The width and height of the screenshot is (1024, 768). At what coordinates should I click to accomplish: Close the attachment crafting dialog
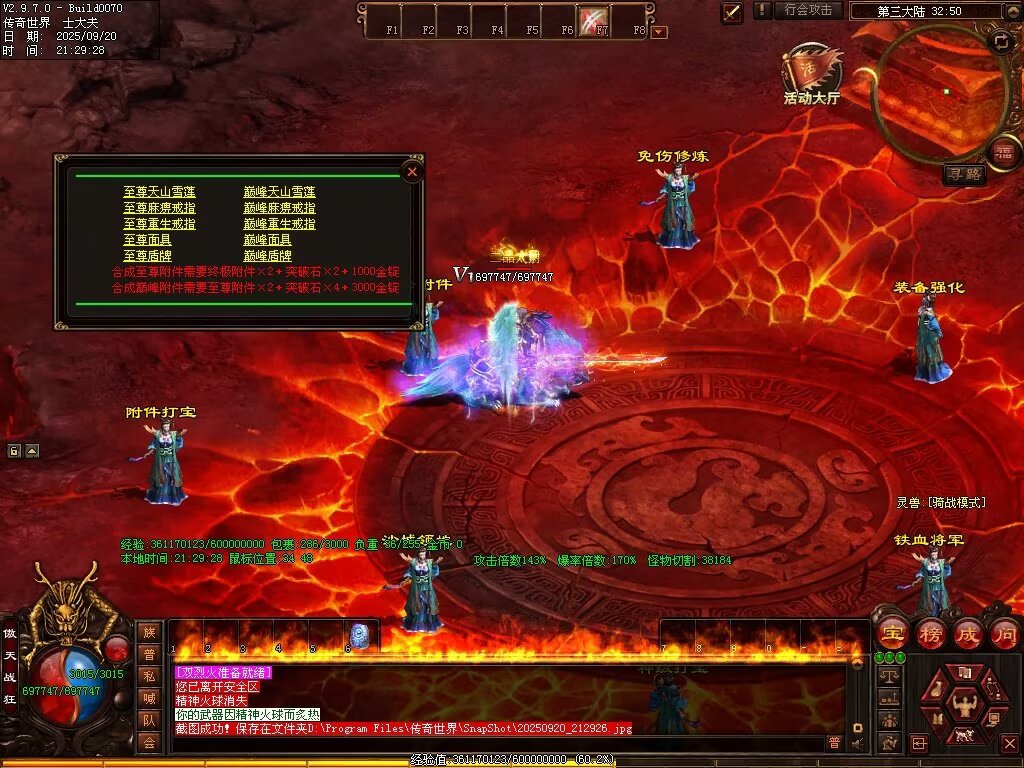click(x=412, y=172)
